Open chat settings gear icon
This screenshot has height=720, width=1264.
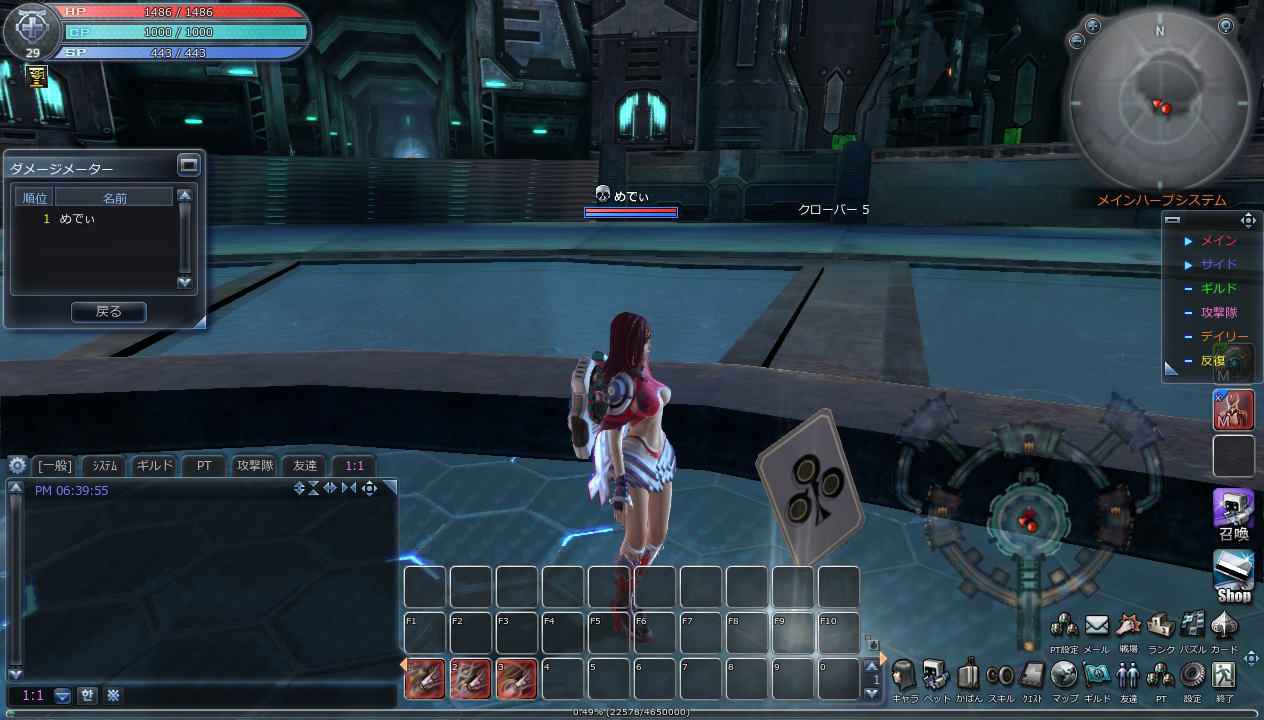[x=17, y=465]
